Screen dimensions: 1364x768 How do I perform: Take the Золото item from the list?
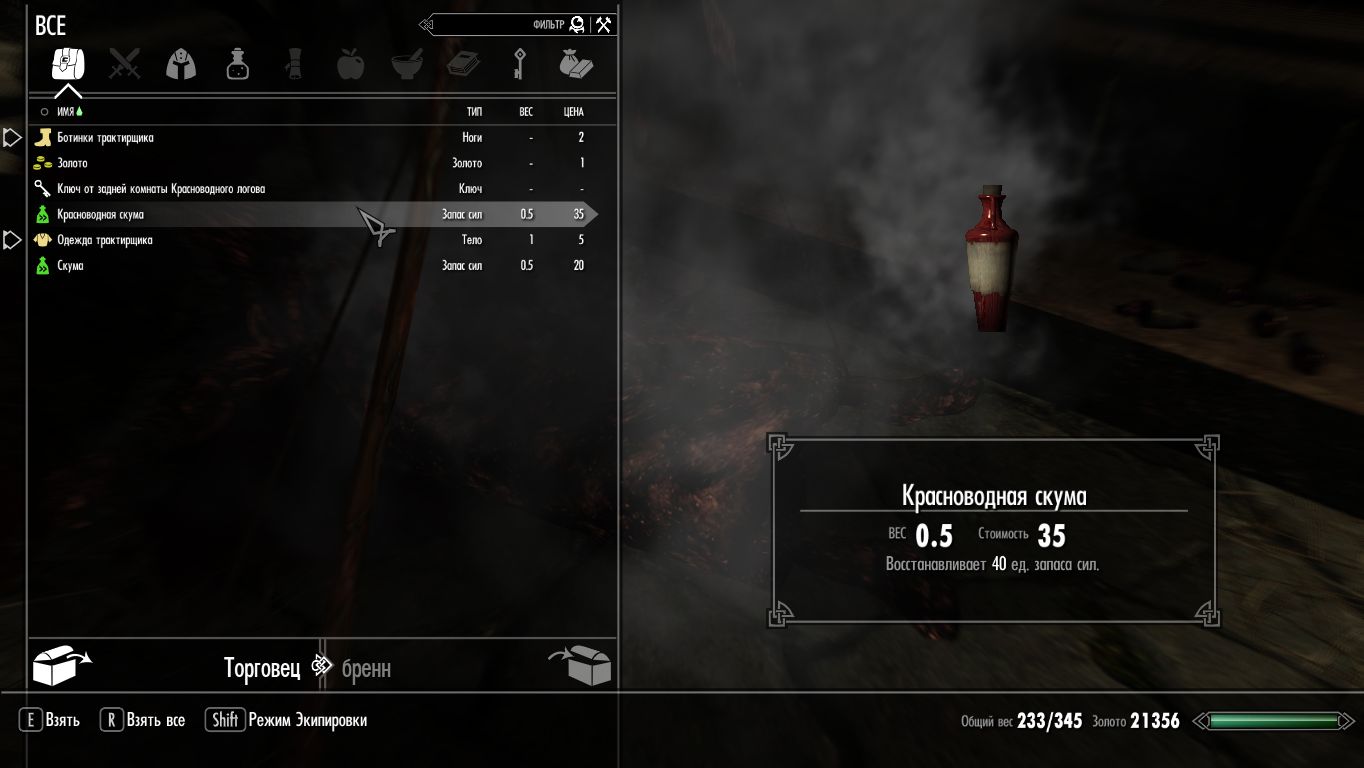[x=72, y=163]
